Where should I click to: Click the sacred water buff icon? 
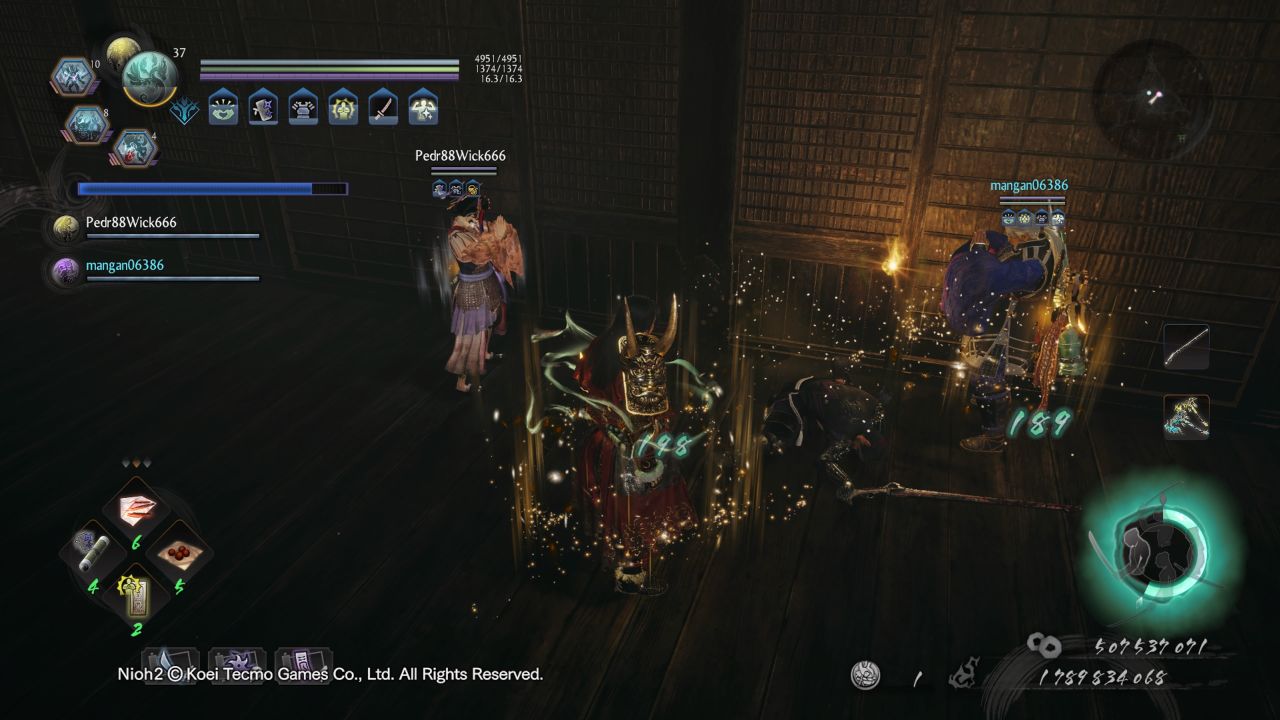(343, 109)
